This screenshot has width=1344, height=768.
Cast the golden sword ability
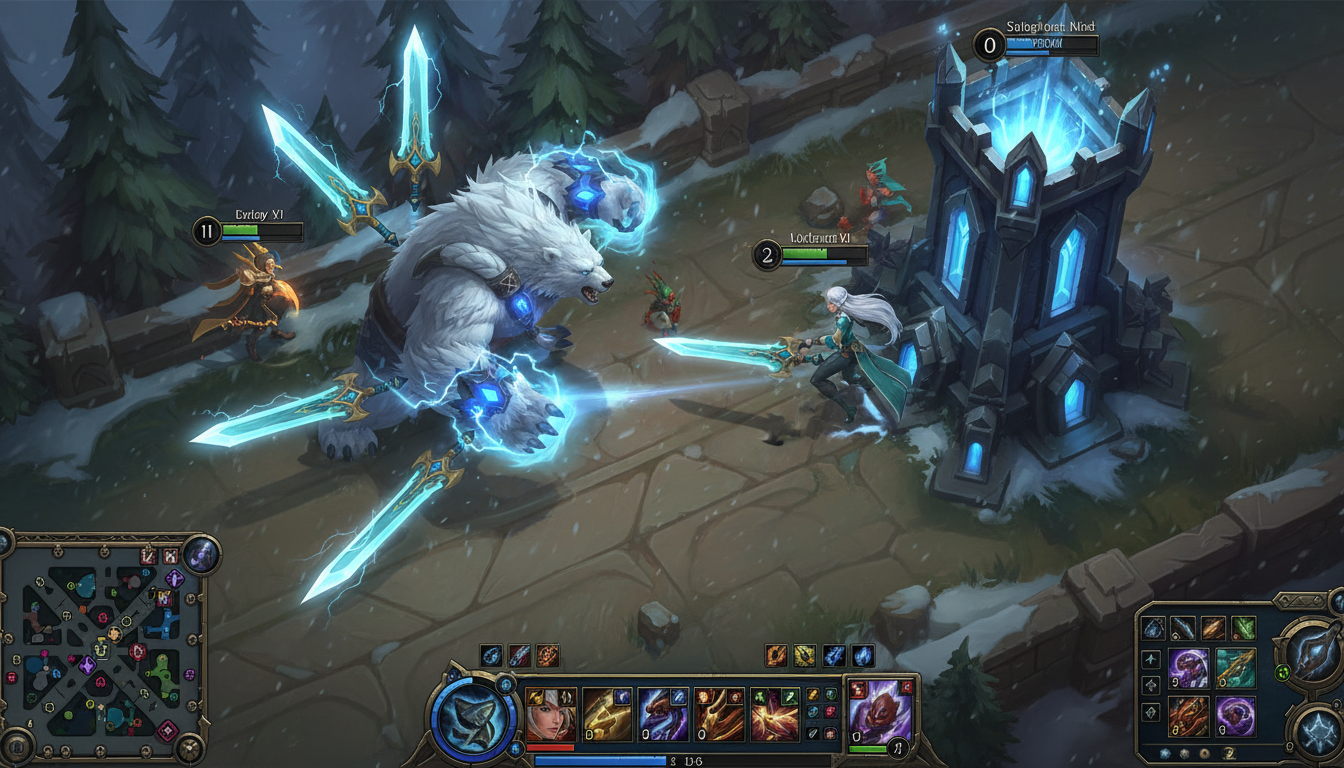point(605,713)
